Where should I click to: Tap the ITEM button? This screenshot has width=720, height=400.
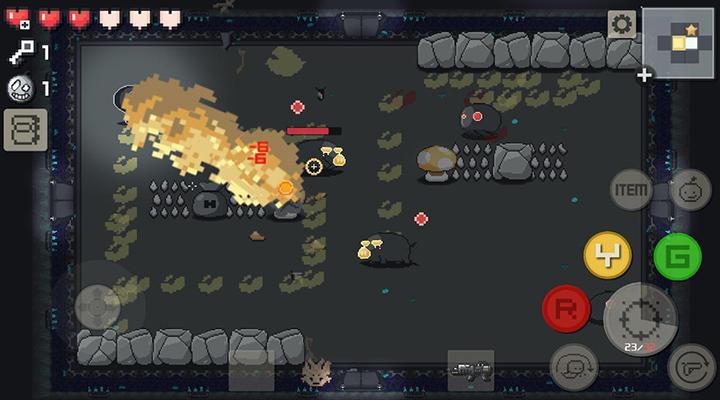(x=631, y=190)
